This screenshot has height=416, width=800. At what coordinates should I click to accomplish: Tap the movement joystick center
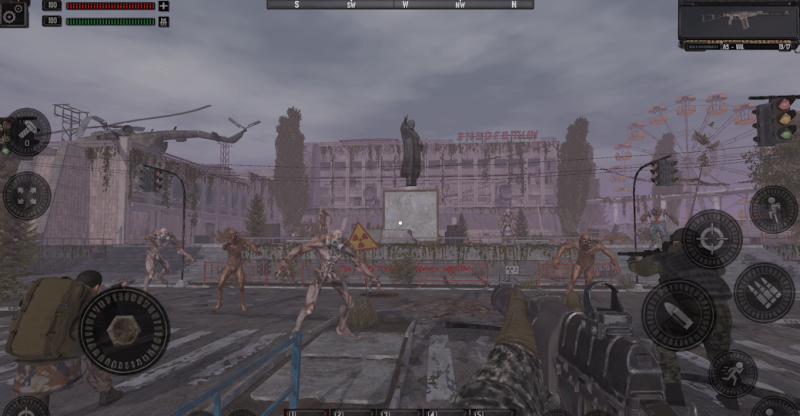(124, 330)
